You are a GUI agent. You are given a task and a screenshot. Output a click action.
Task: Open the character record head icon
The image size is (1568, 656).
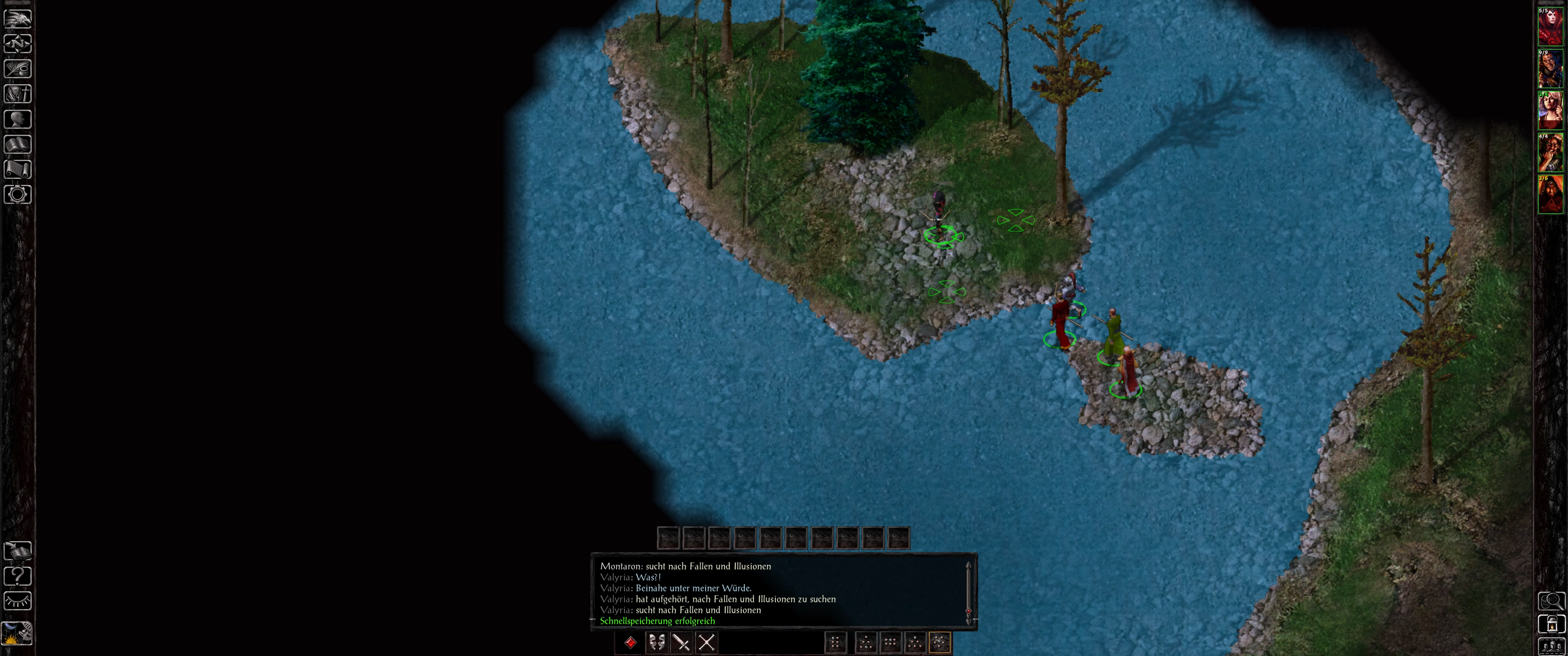[18, 118]
